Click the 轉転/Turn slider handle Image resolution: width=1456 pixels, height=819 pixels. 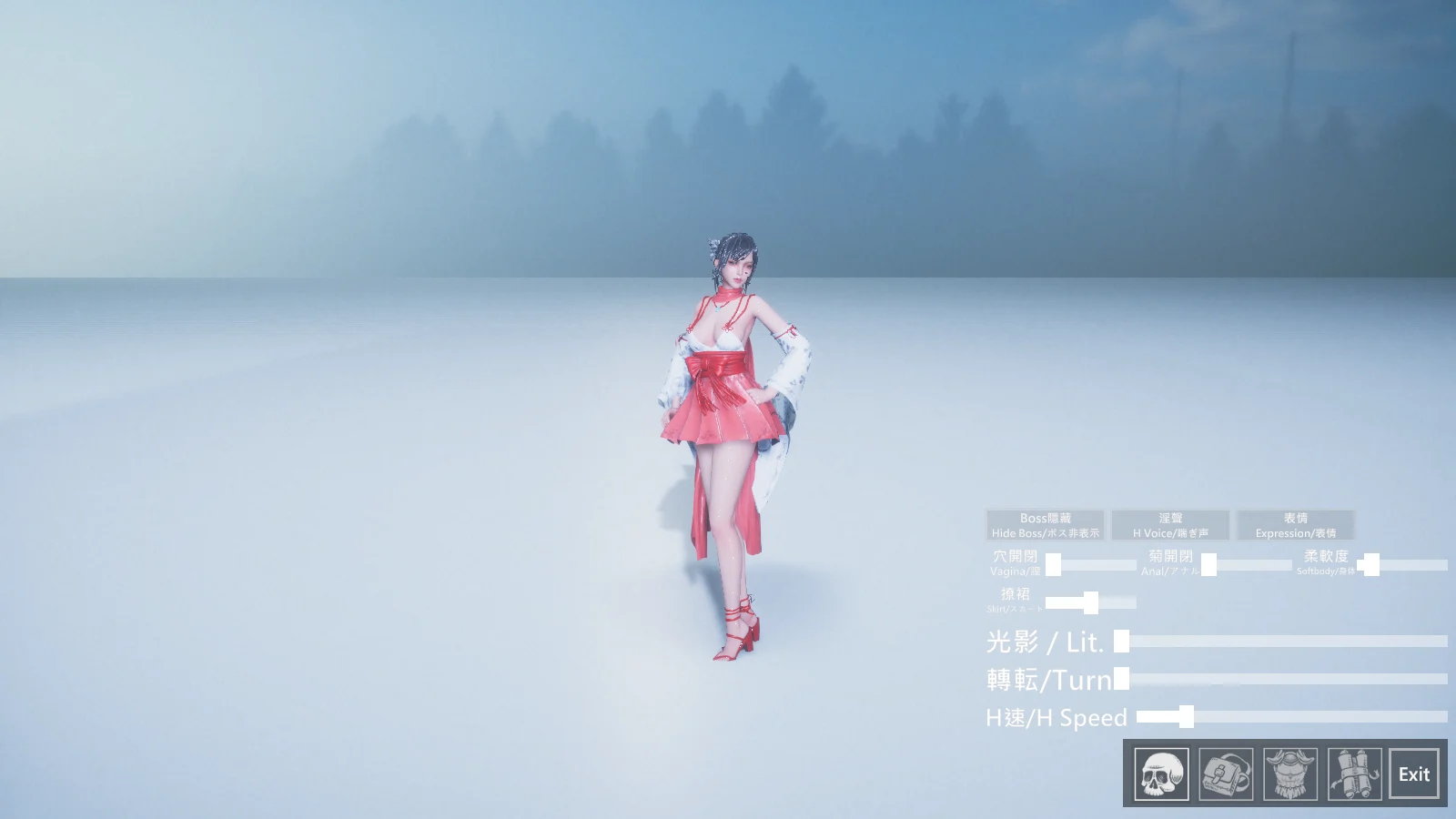(x=1122, y=679)
